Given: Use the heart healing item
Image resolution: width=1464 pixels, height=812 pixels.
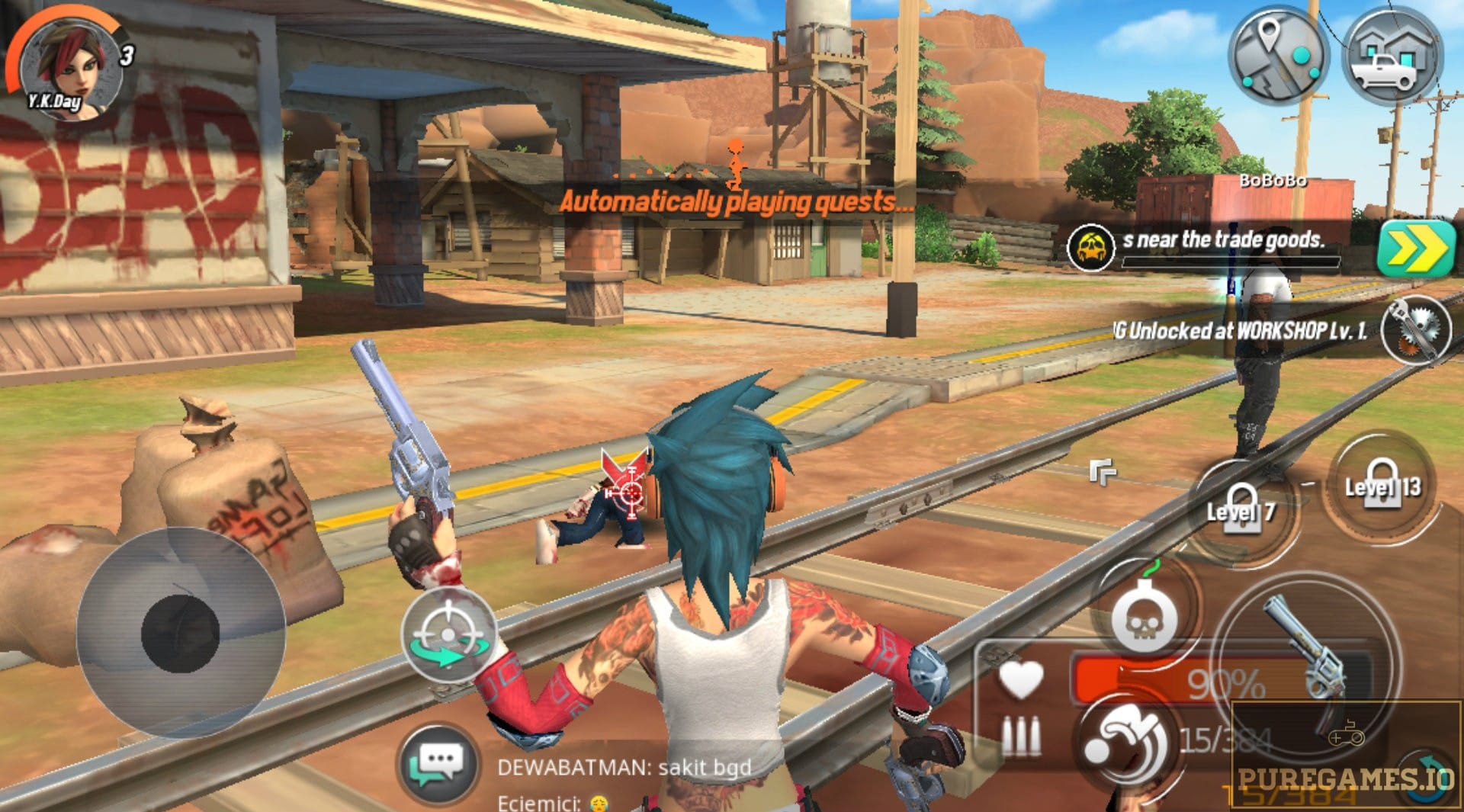Looking at the screenshot, I should pos(1021,679).
